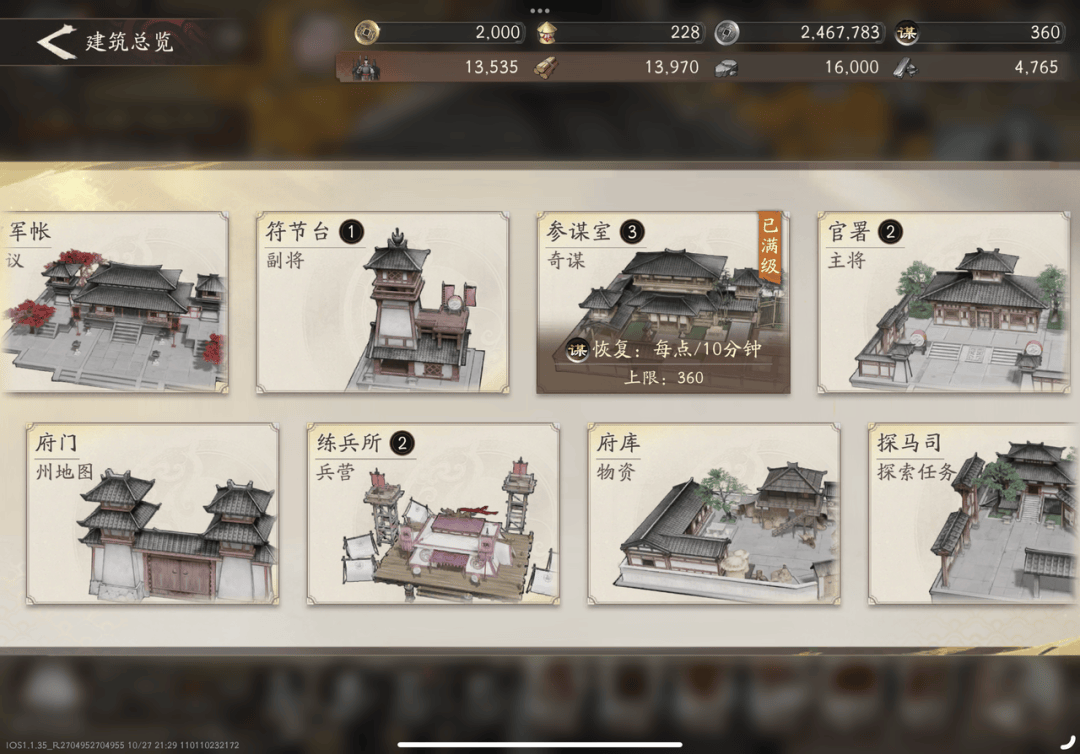Open the 府库 物资 building card

coord(713,514)
